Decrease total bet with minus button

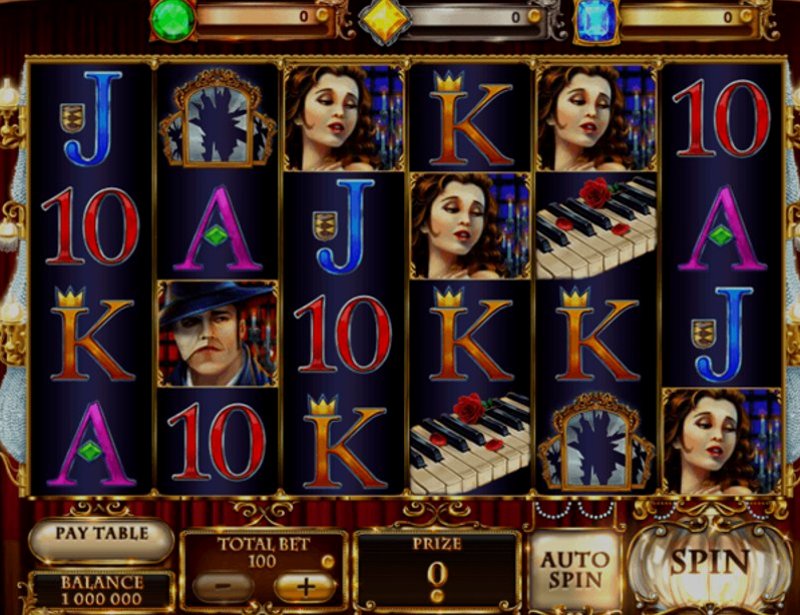click(x=222, y=586)
